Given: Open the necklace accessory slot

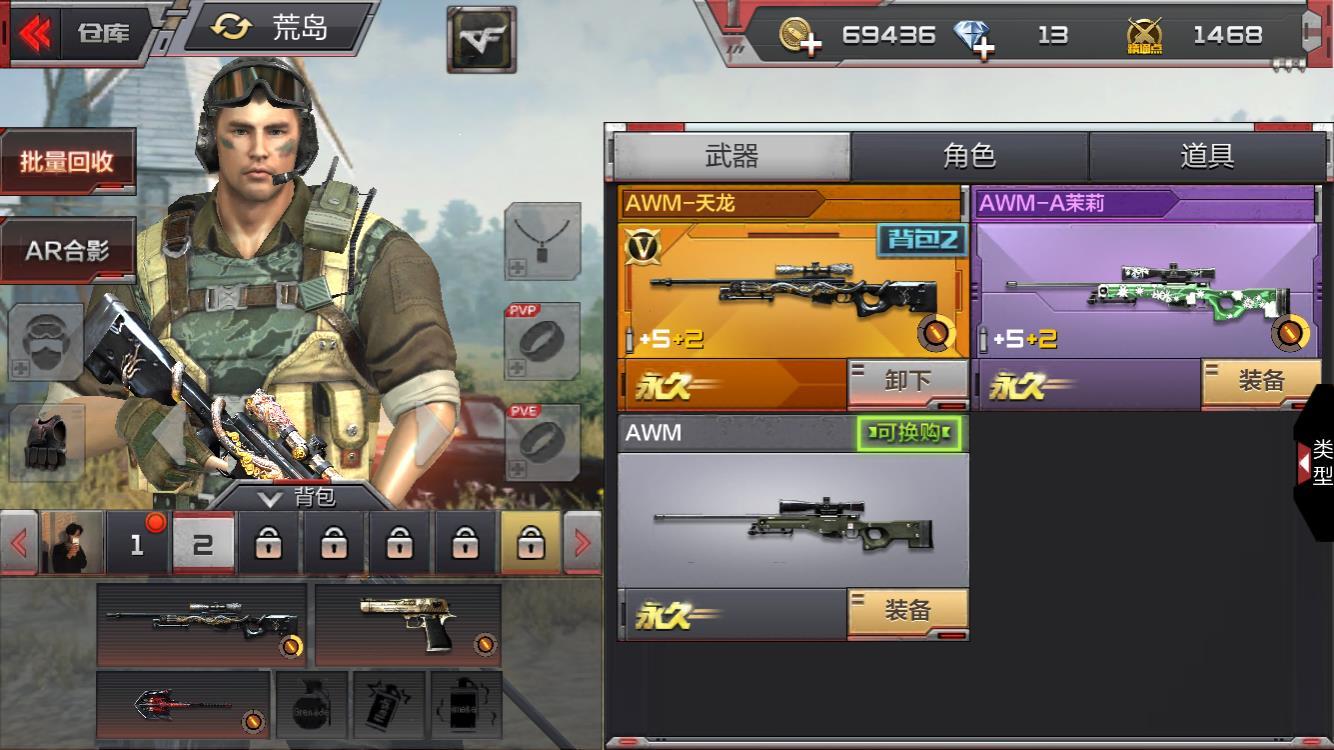Looking at the screenshot, I should [542, 241].
